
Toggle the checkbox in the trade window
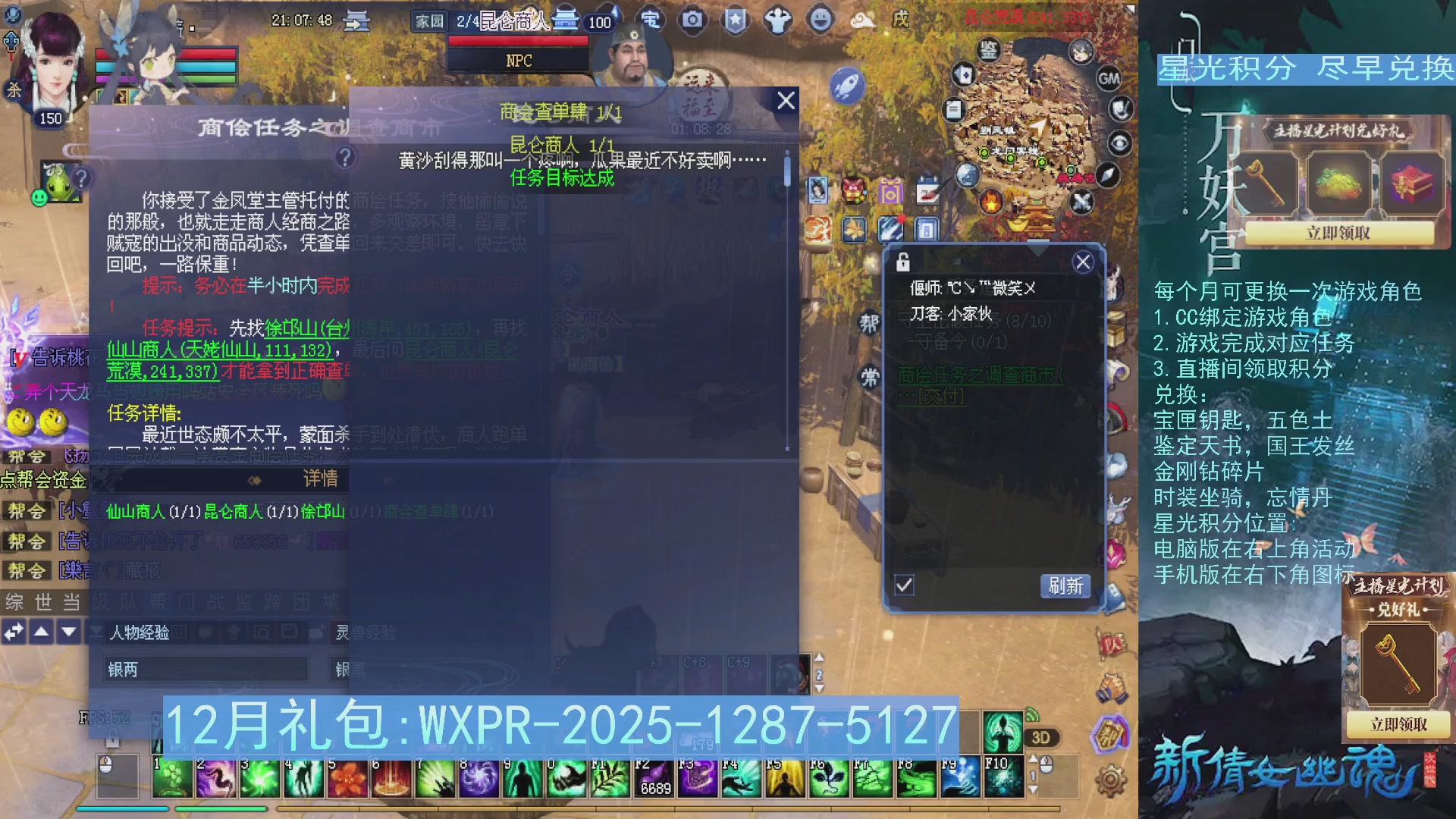[x=904, y=586]
